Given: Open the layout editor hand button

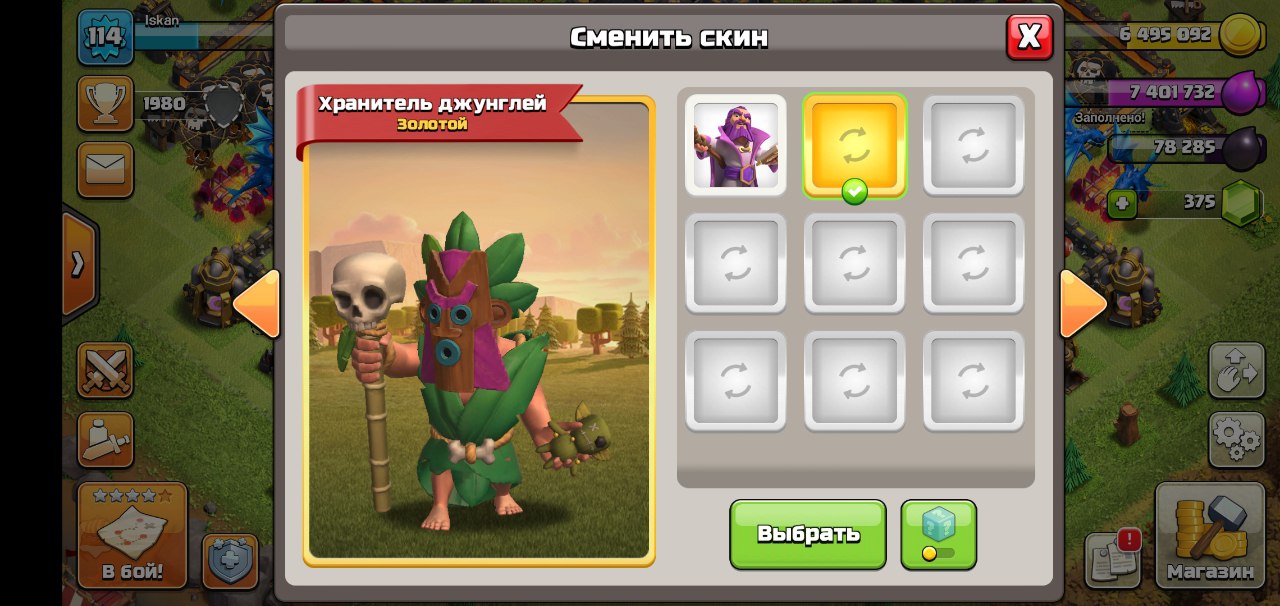Looking at the screenshot, I should pyautogui.click(x=1236, y=371).
